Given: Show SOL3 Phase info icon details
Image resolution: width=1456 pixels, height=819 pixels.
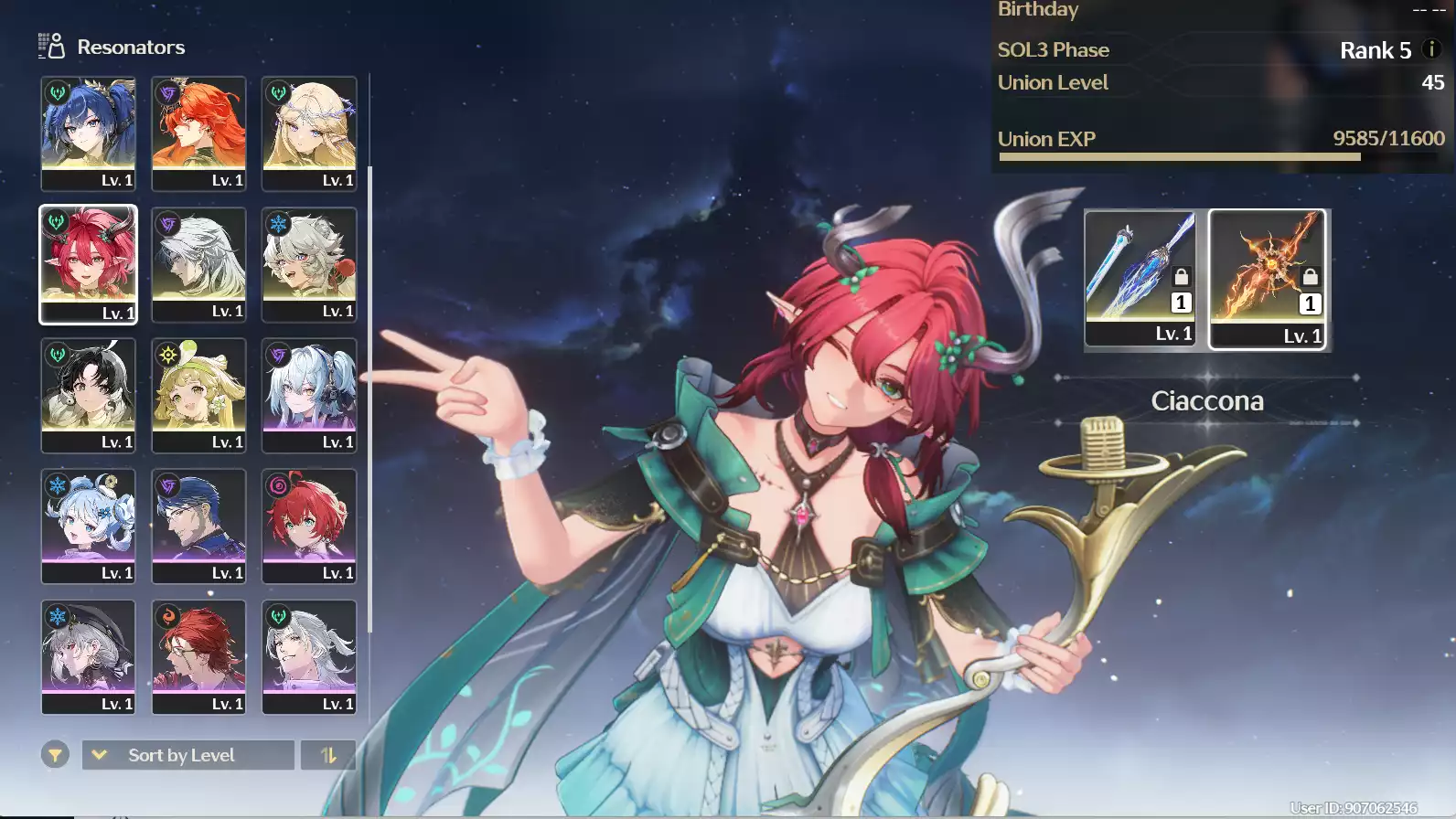Looking at the screenshot, I should pyautogui.click(x=1432, y=49).
